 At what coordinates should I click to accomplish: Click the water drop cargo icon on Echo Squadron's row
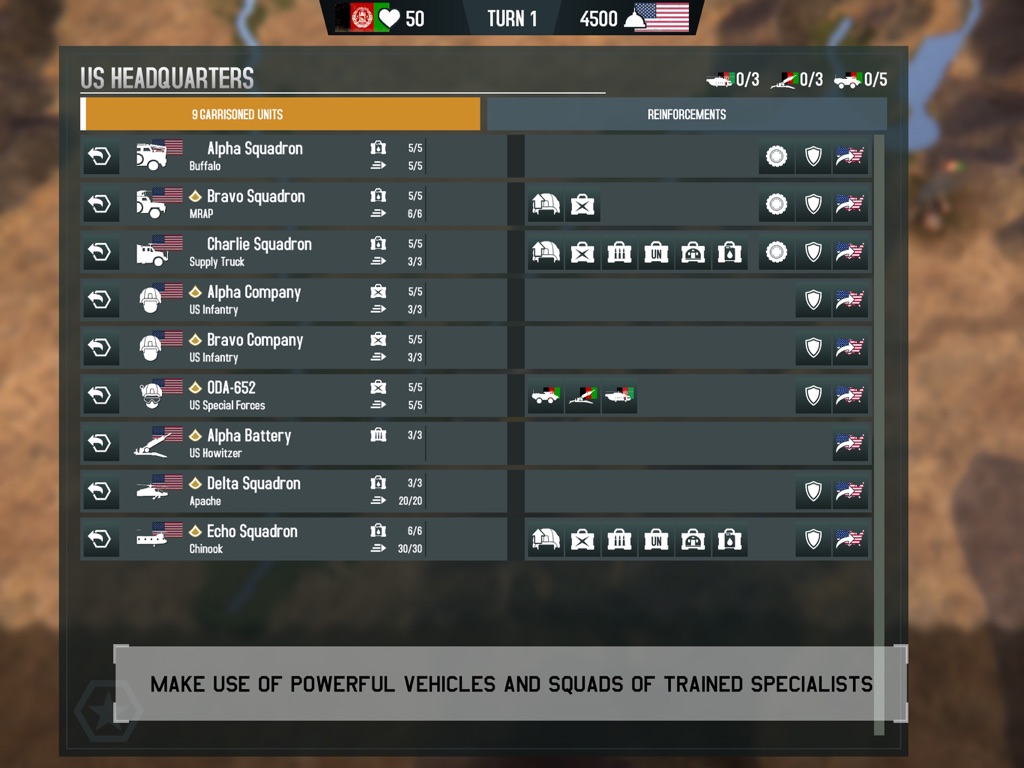[x=730, y=541]
